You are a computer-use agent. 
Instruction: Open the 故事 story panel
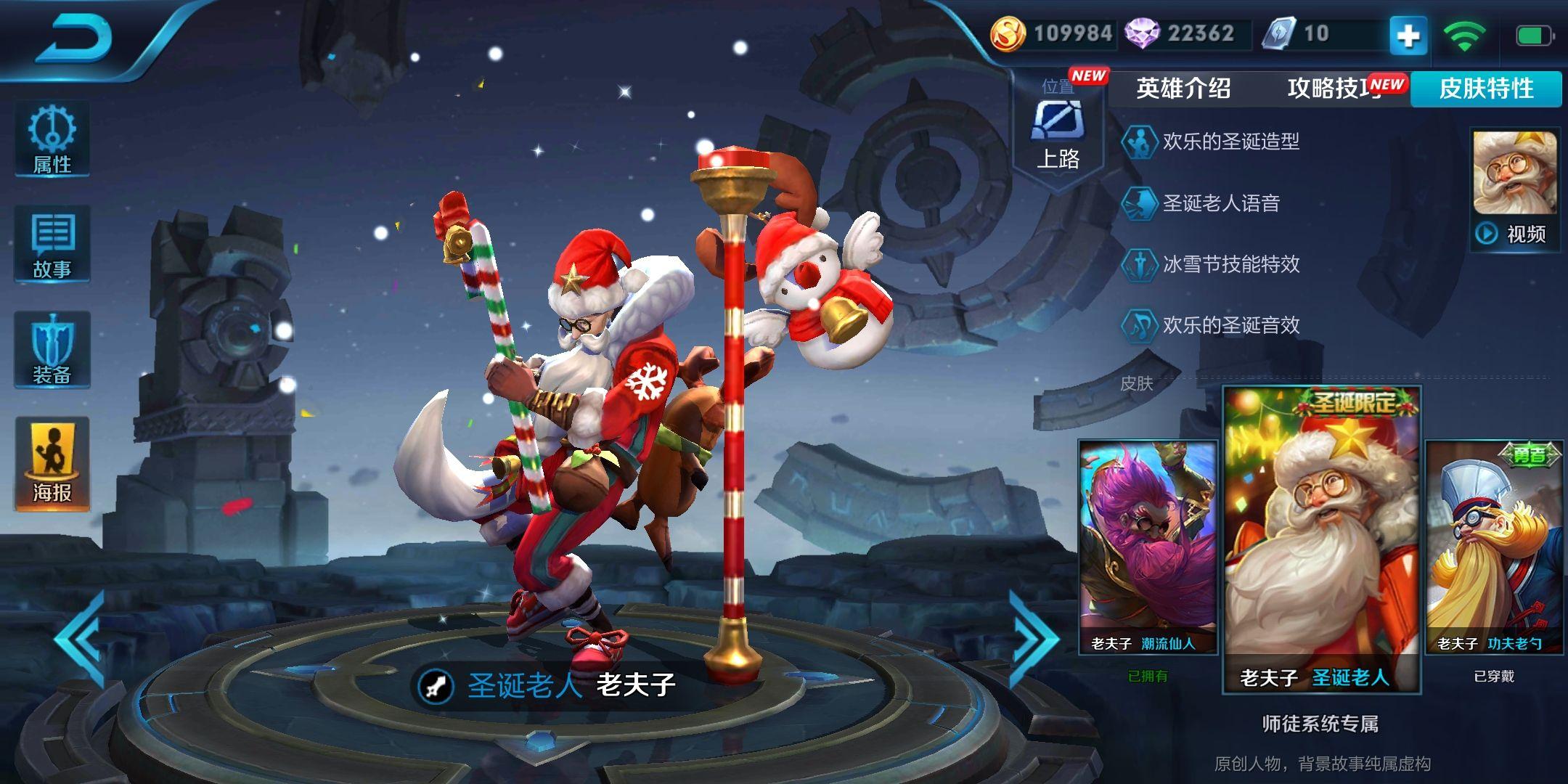coord(52,245)
